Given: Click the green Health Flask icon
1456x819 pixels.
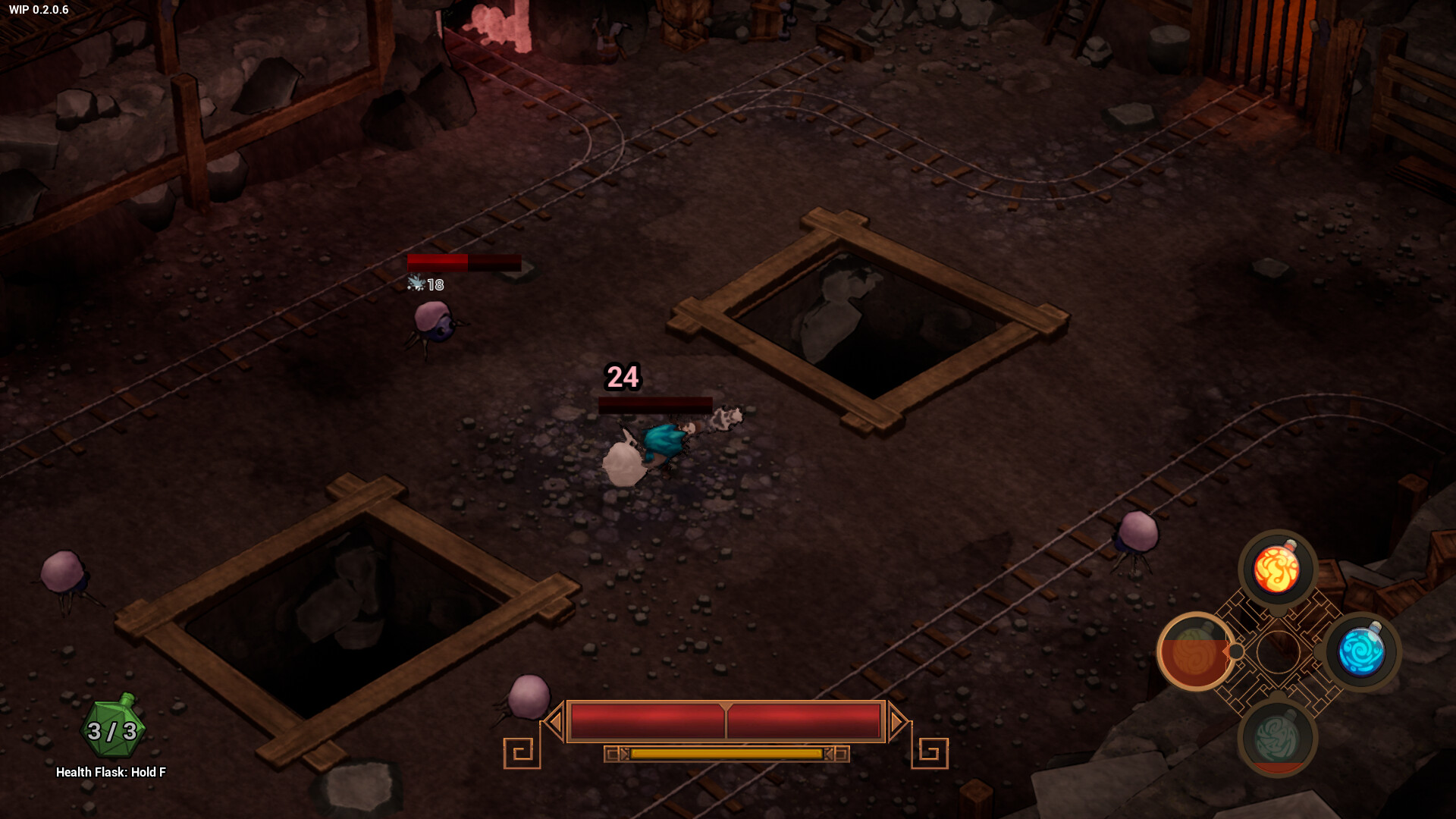Looking at the screenshot, I should (x=111, y=730).
